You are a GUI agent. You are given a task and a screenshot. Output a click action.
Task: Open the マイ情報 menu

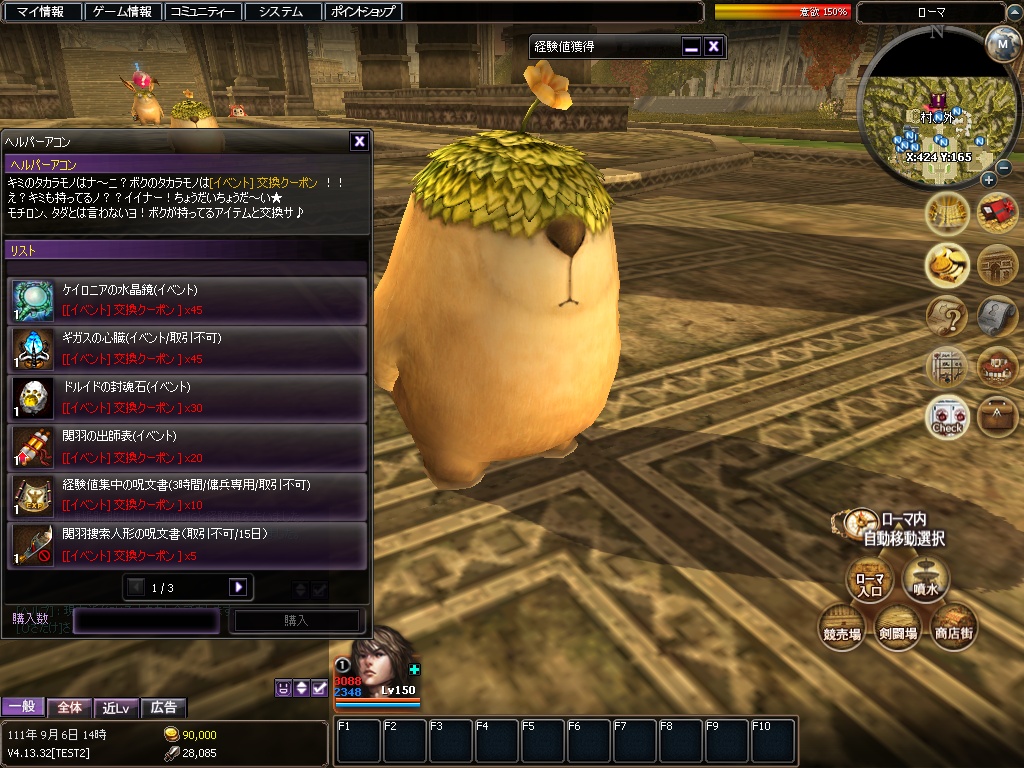click(40, 12)
